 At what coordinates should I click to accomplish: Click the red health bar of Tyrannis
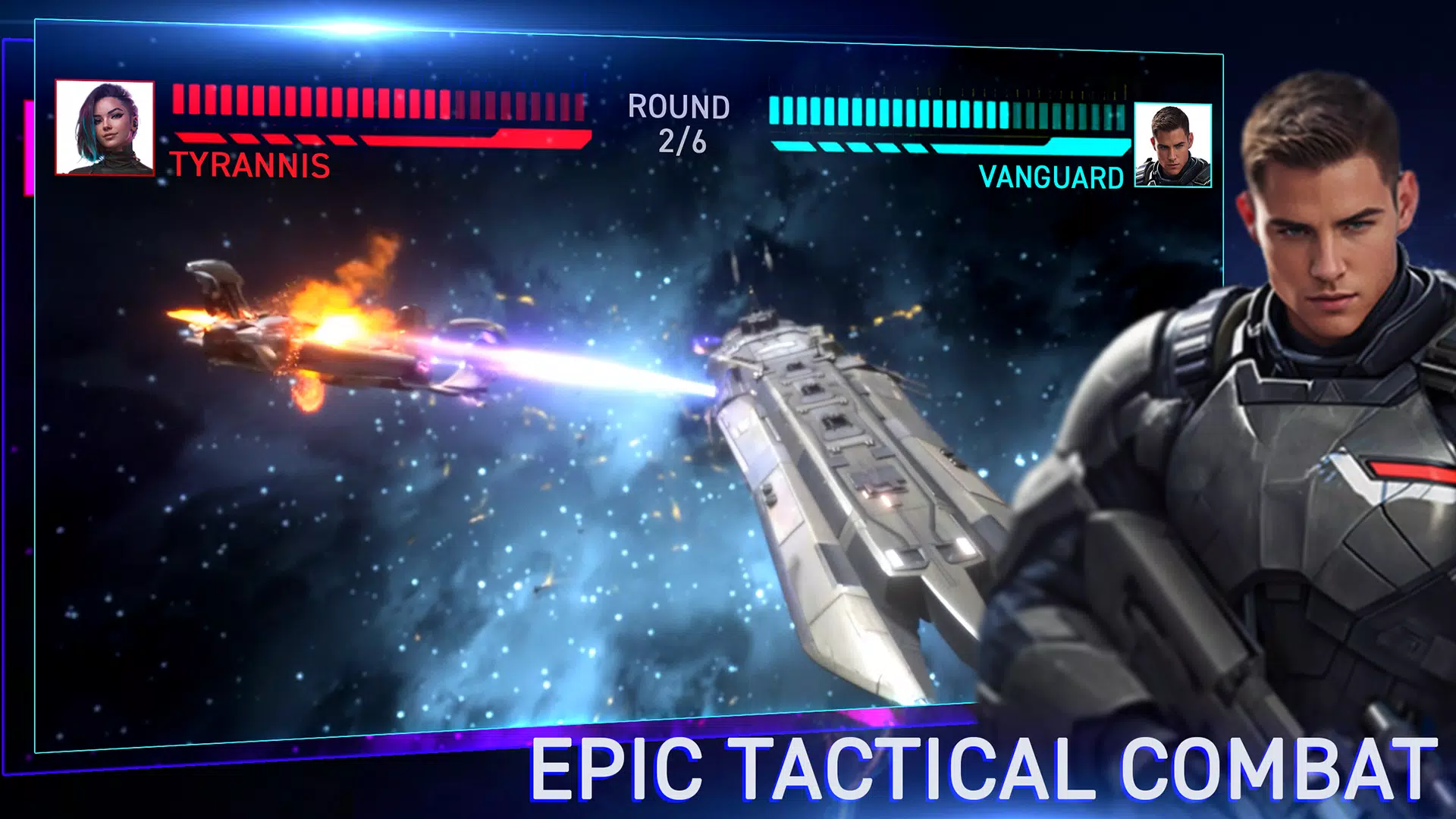(x=379, y=139)
